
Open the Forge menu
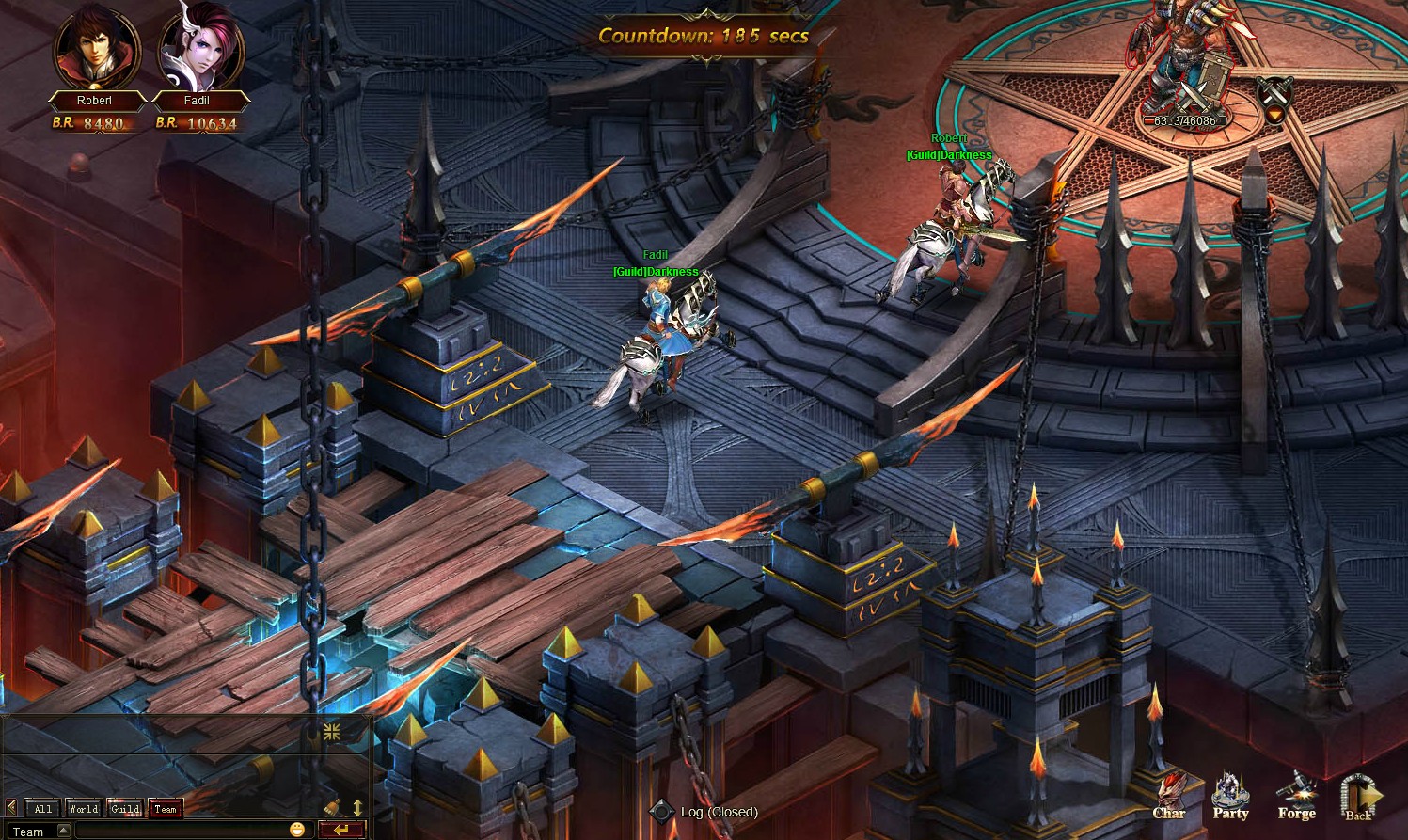(1296, 796)
